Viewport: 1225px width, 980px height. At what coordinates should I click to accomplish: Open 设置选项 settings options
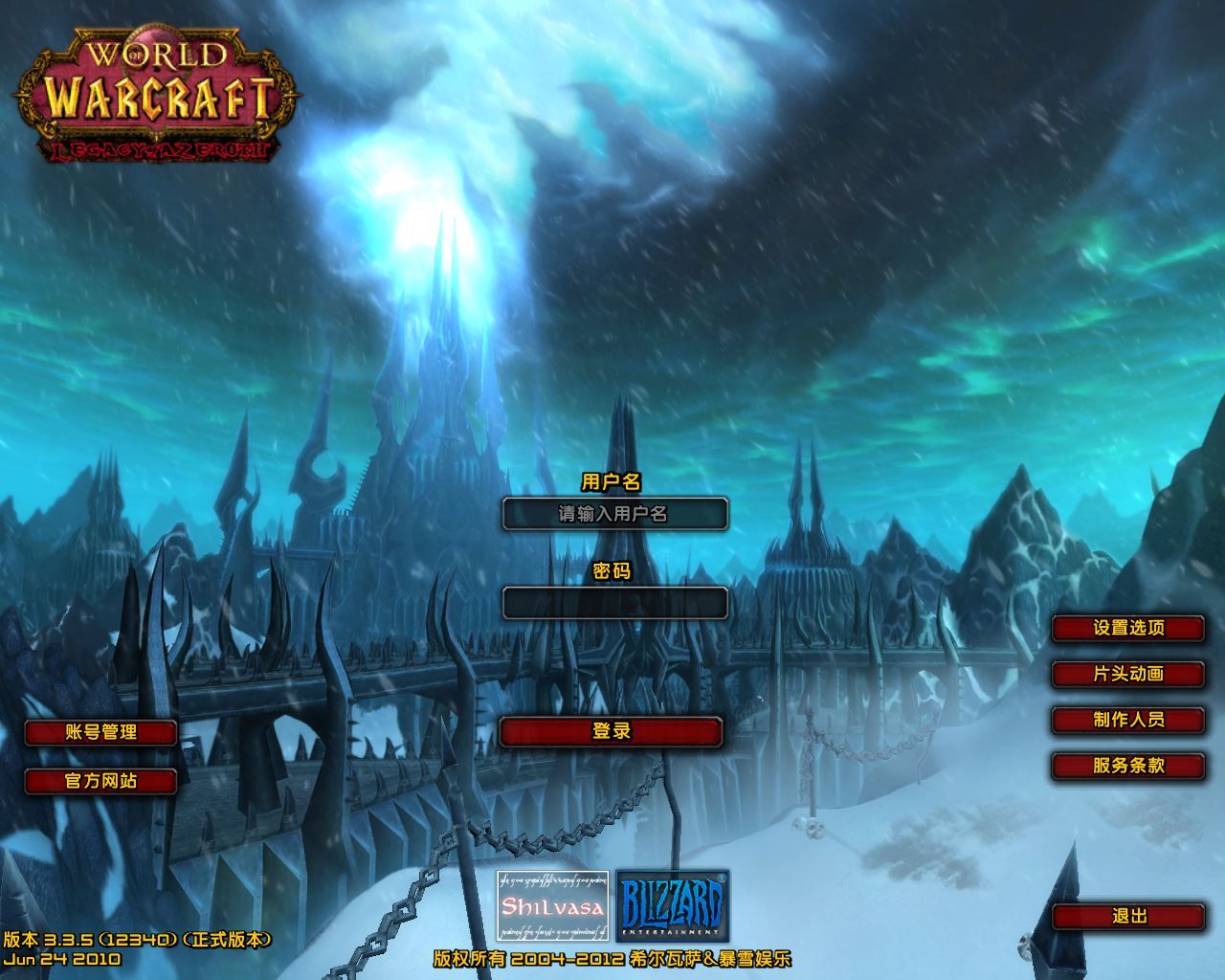coord(1128,629)
